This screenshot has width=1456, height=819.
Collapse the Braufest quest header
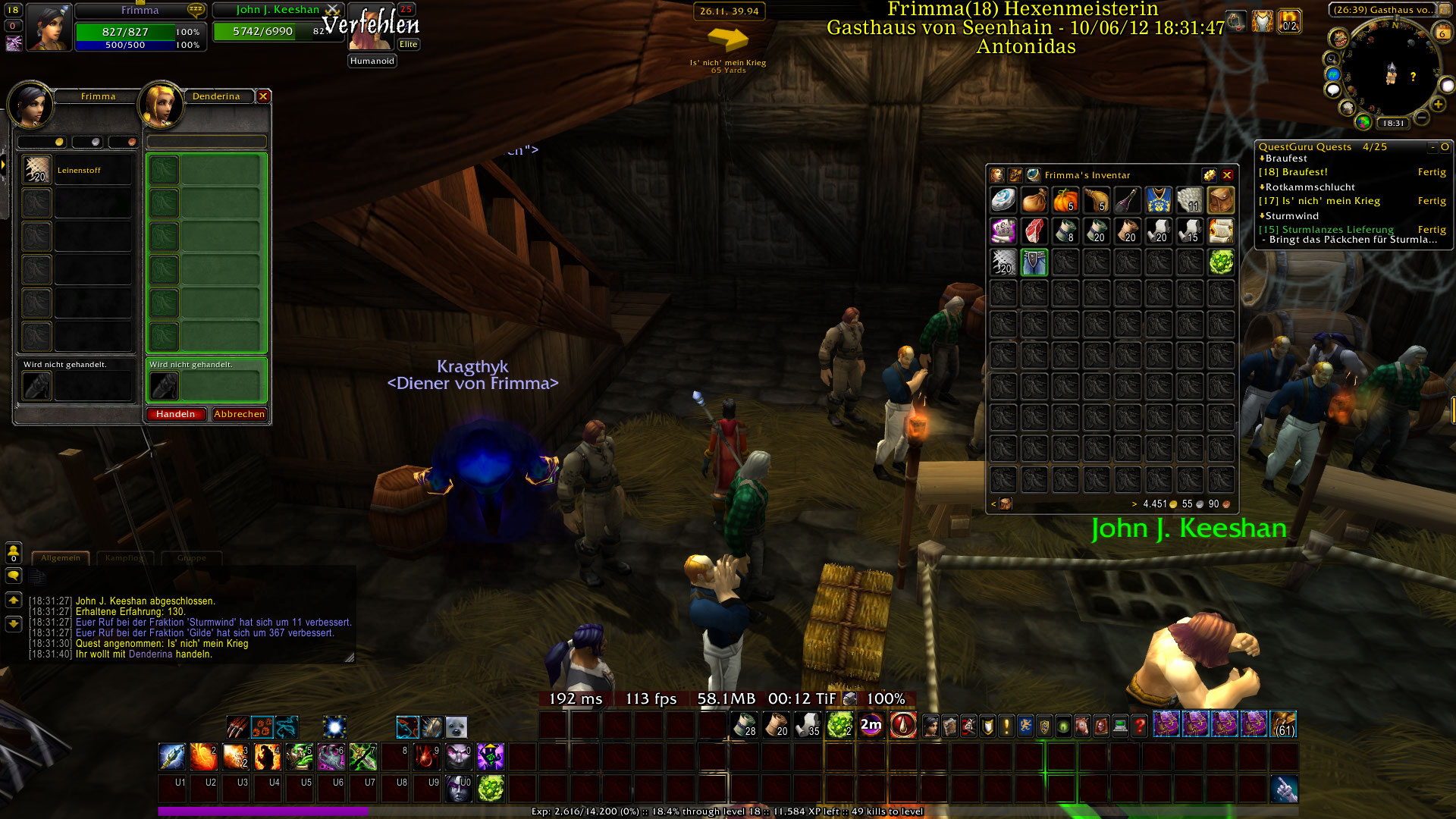[1263, 158]
